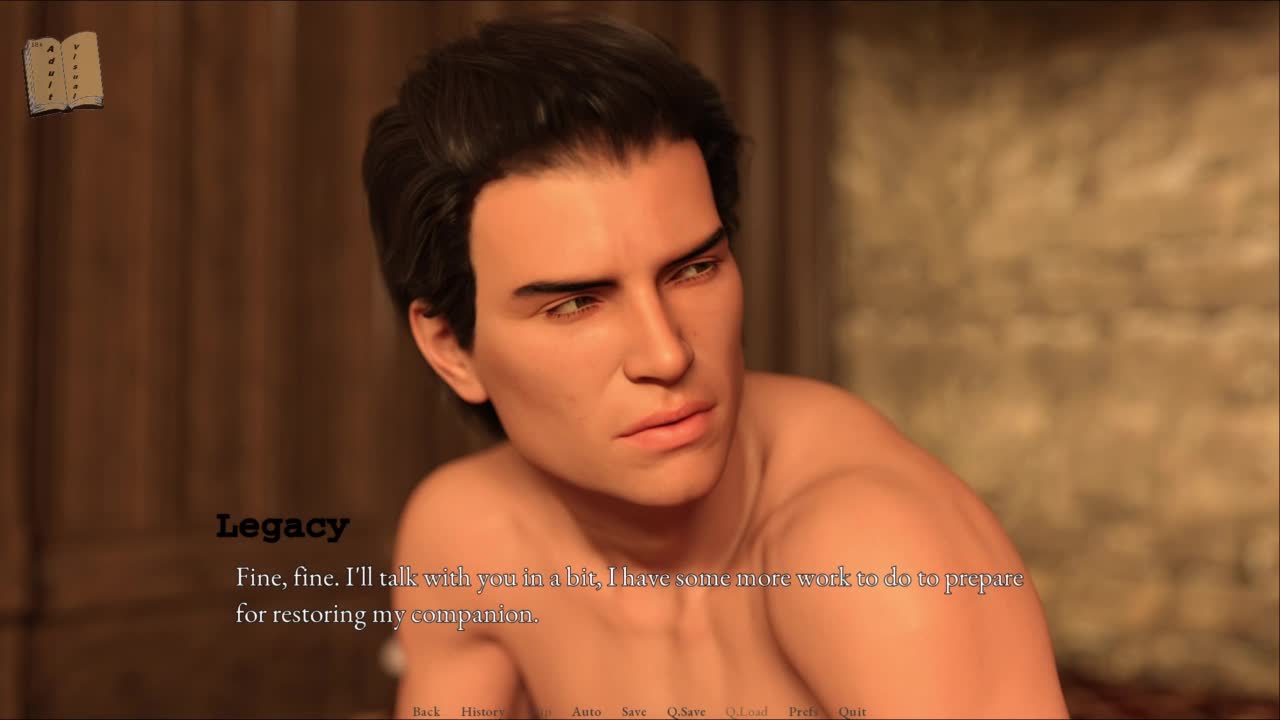1280x720 pixels.
Task: Quick save with Q.Save
Action: click(686, 711)
